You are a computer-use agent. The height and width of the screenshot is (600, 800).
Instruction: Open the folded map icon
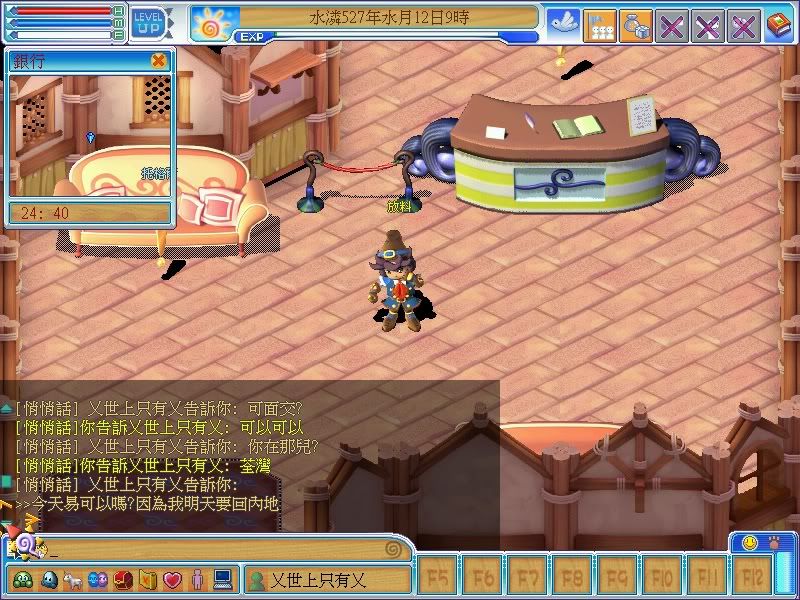pos(147,579)
